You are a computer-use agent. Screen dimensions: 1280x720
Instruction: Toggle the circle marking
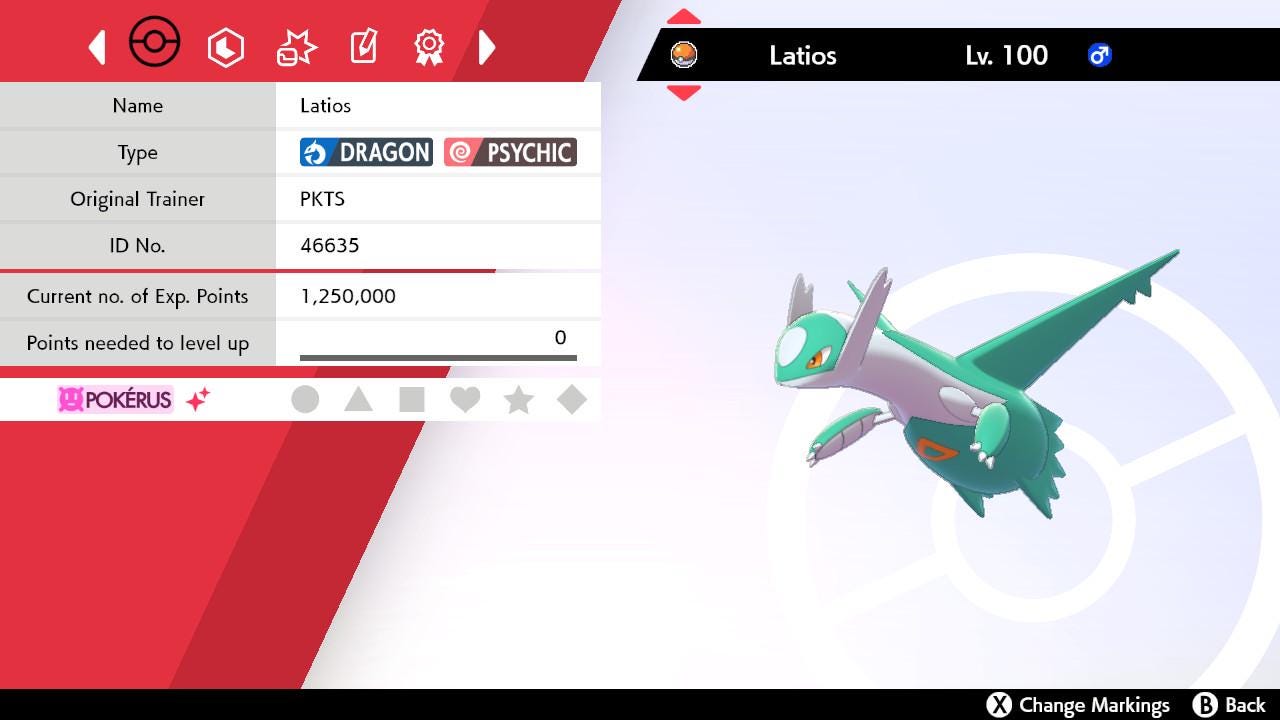[x=305, y=400]
